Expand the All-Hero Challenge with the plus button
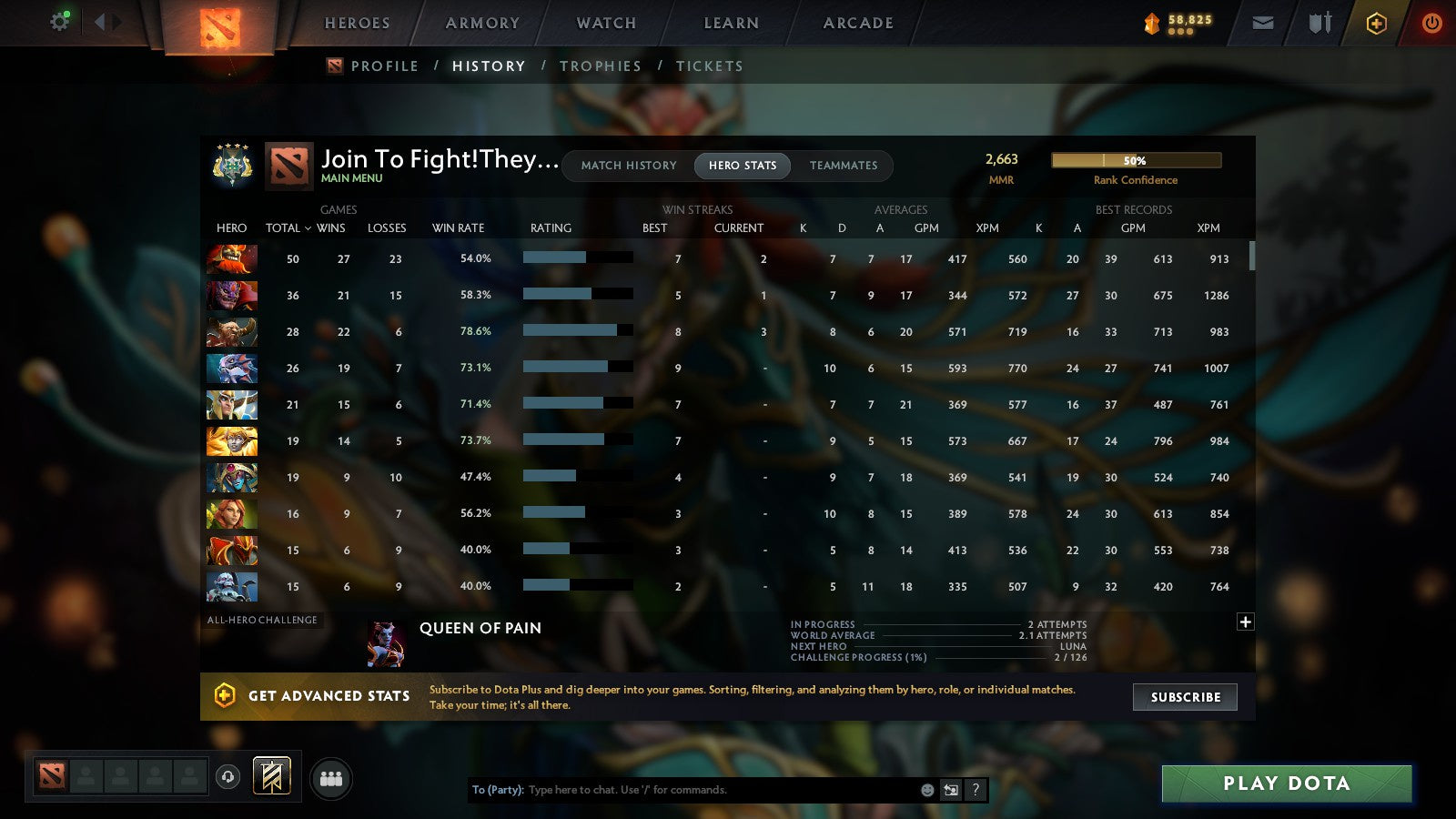Image resolution: width=1456 pixels, height=819 pixels. [1245, 622]
